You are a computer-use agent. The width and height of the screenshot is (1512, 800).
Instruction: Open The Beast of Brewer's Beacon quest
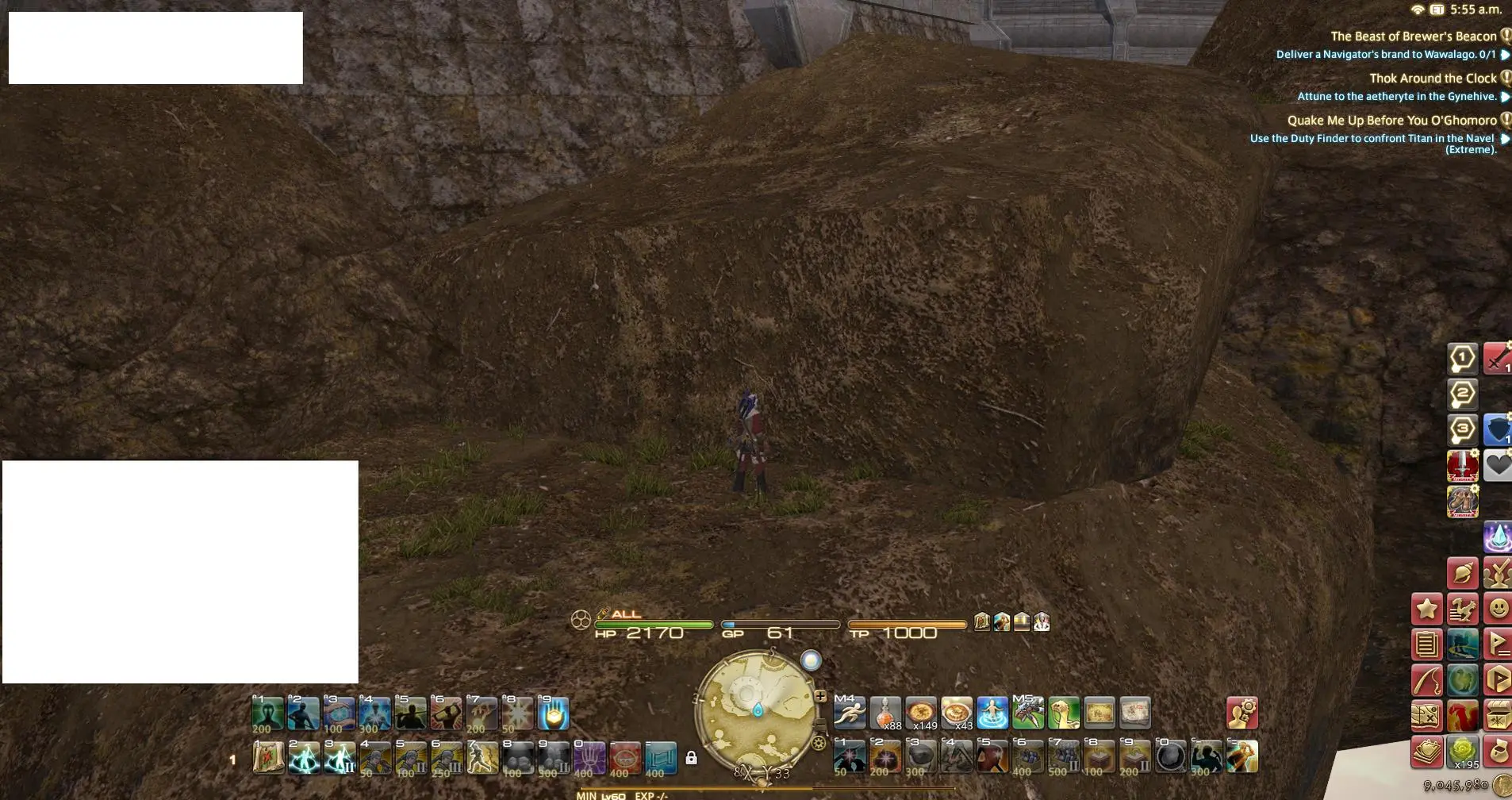(x=1413, y=37)
